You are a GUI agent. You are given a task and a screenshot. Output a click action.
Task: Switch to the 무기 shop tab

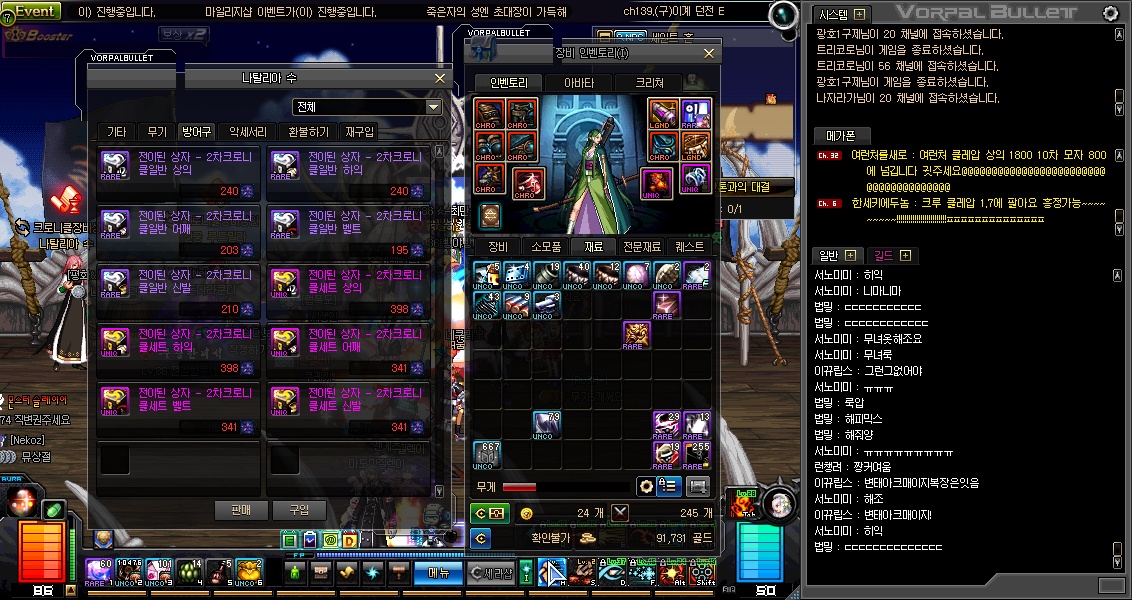tap(157, 131)
